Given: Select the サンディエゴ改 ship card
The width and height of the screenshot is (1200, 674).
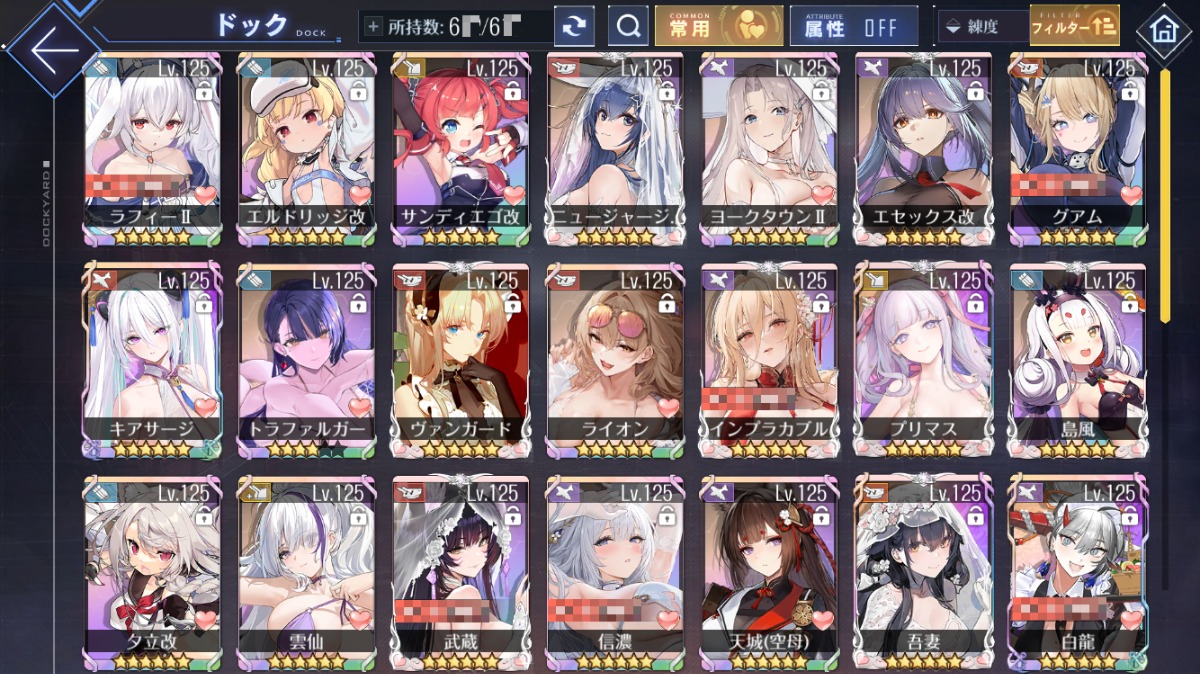Looking at the screenshot, I should coord(460,145).
